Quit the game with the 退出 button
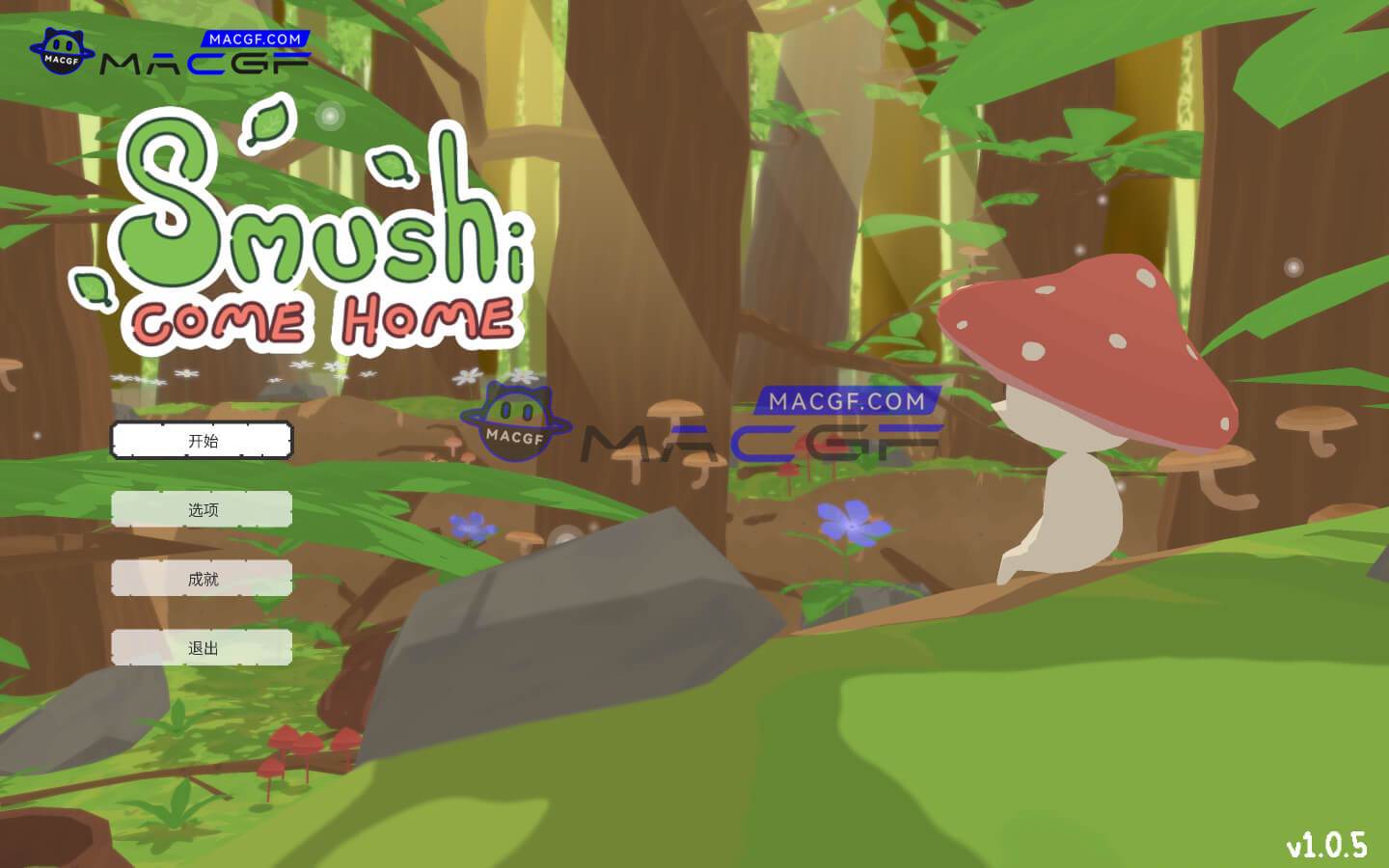The height and width of the screenshot is (868, 1389). (x=201, y=647)
